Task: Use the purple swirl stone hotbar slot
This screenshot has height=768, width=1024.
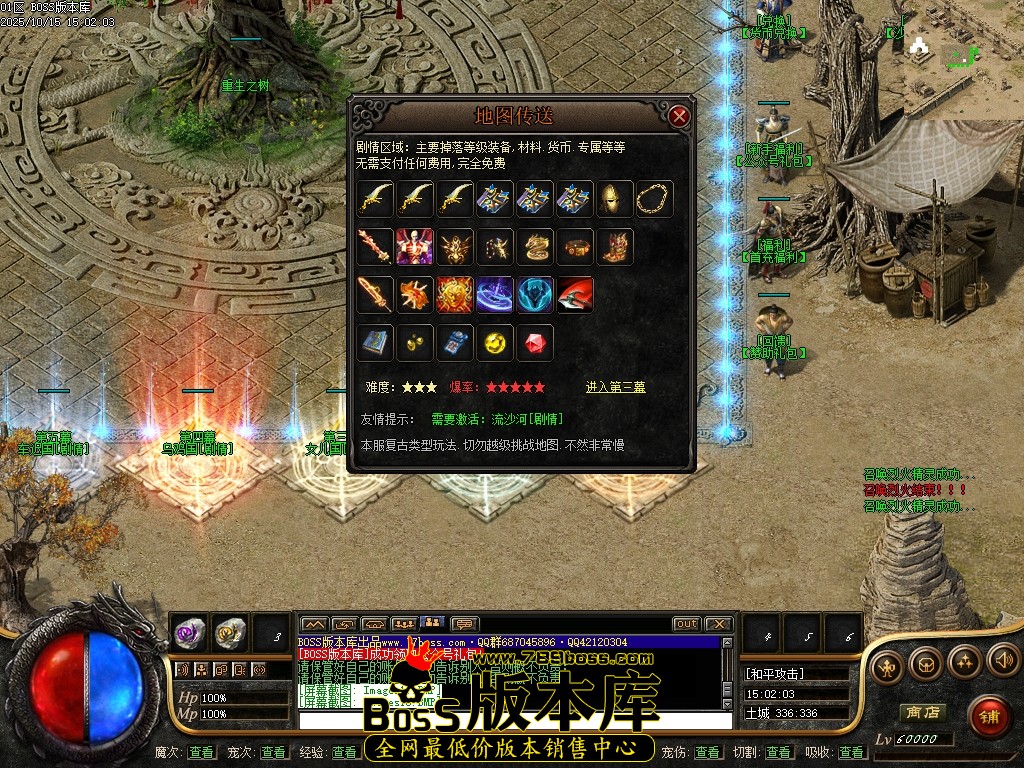Action: 190,632
